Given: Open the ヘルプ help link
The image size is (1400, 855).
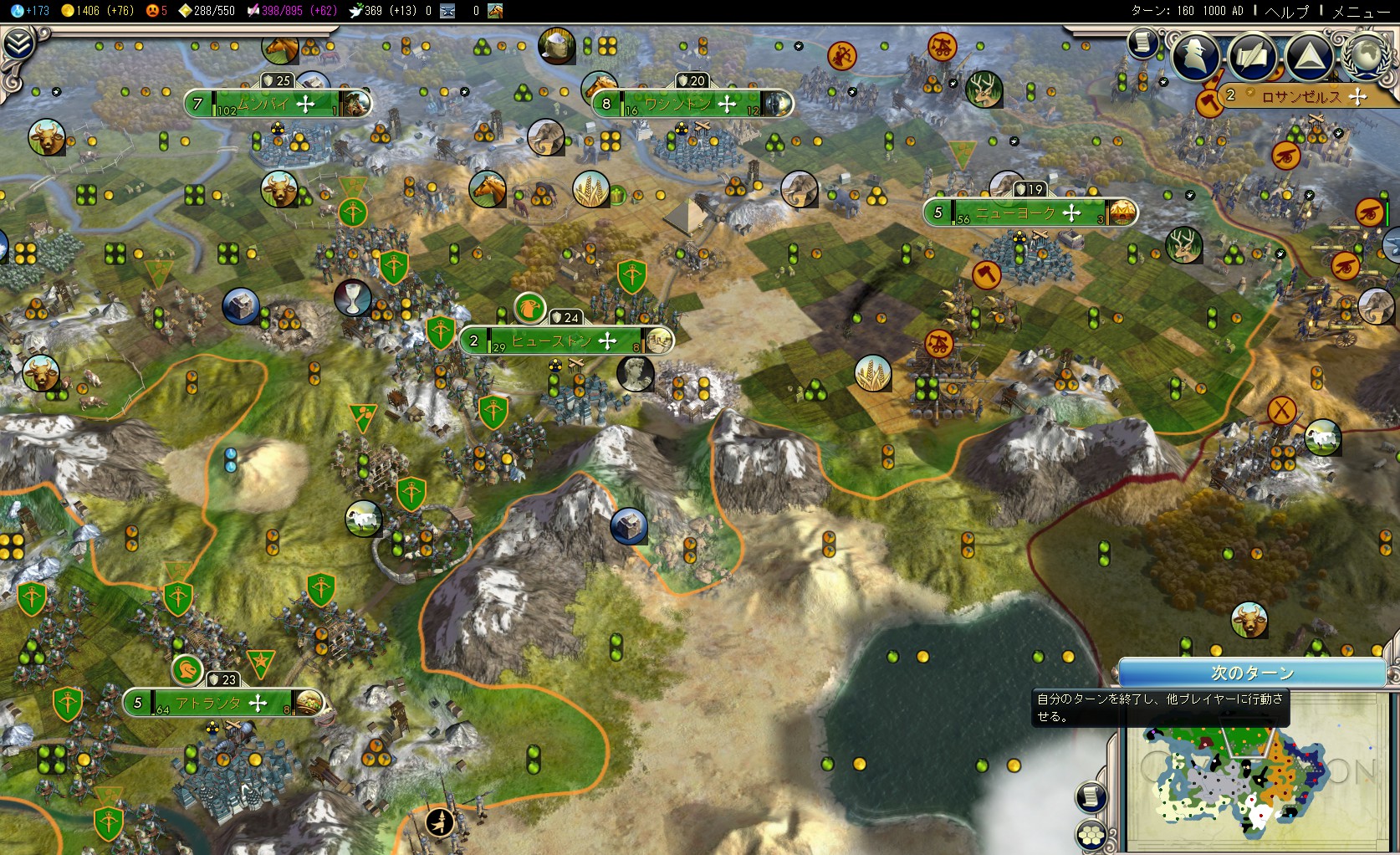Looking at the screenshot, I should [x=1286, y=11].
